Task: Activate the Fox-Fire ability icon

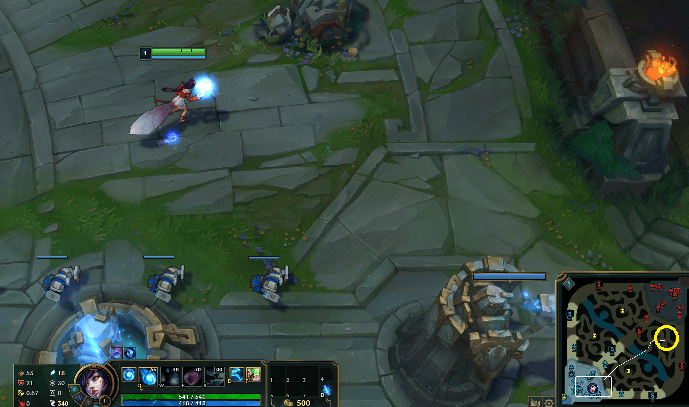Action: [x=170, y=377]
